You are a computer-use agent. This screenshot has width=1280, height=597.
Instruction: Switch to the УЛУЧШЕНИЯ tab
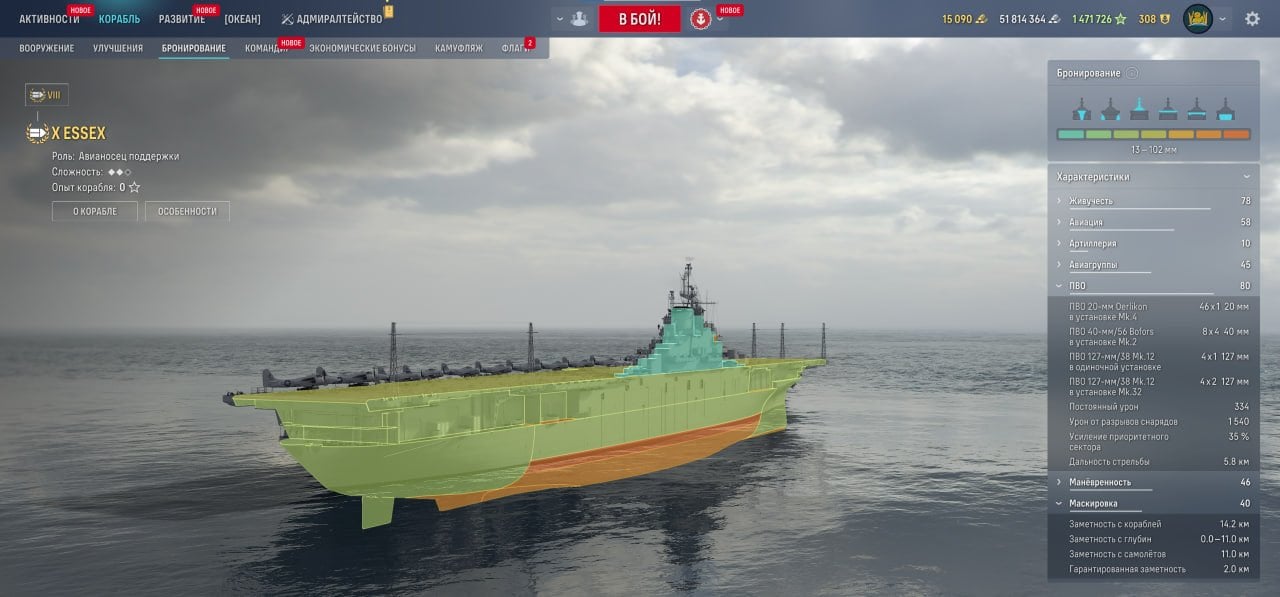point(117,48)
